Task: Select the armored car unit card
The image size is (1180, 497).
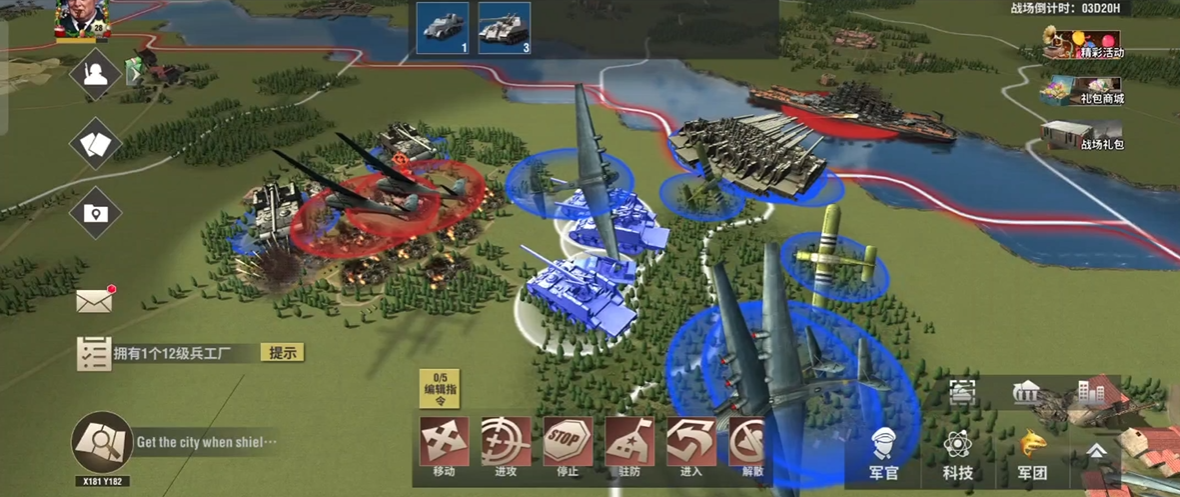Action: [443, 28]
